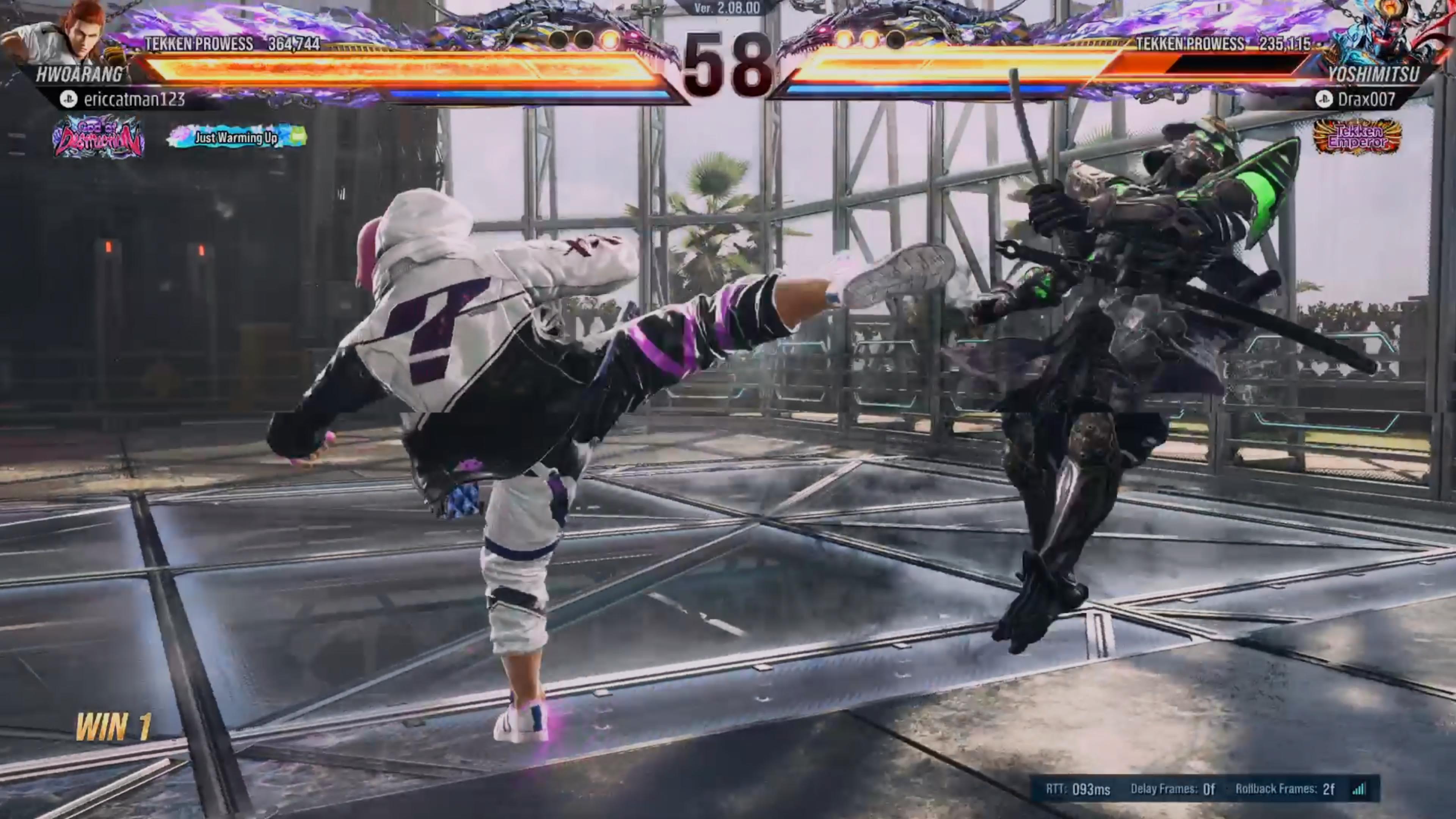Click the connection signal strength icon
This screenshot has width=1456, height=819.
tap(1359, 789)
